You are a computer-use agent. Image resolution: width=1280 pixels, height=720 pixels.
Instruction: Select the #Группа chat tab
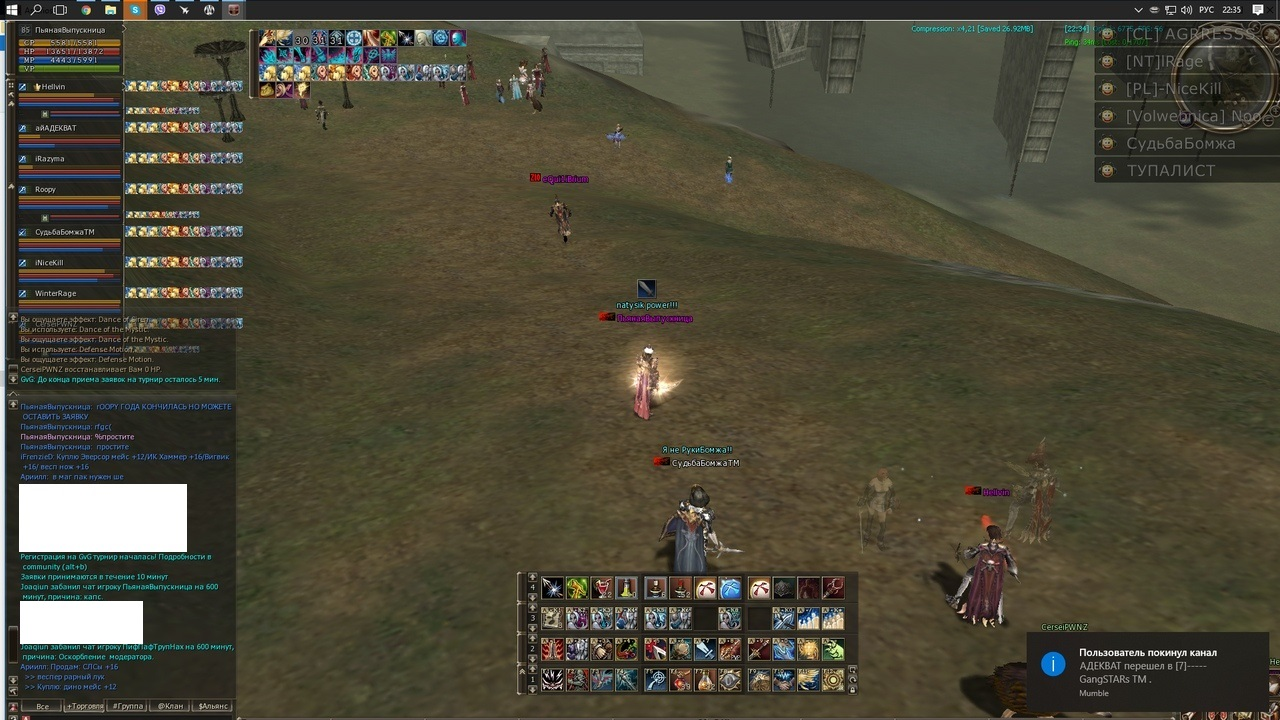128,706
